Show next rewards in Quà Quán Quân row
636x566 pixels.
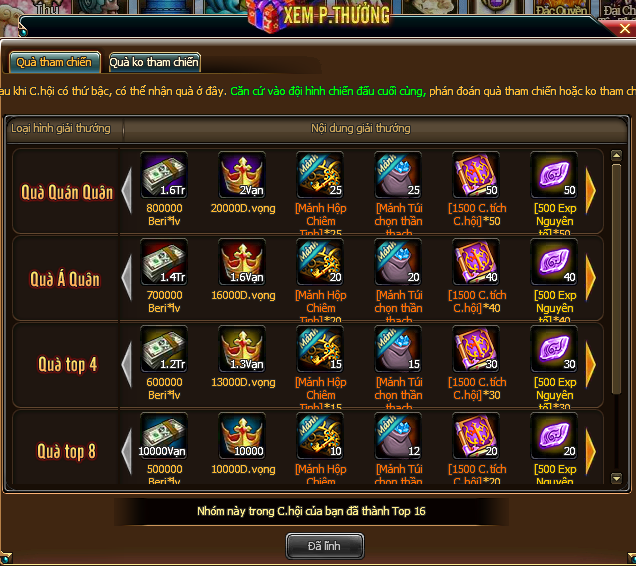(x=591, y=190)
